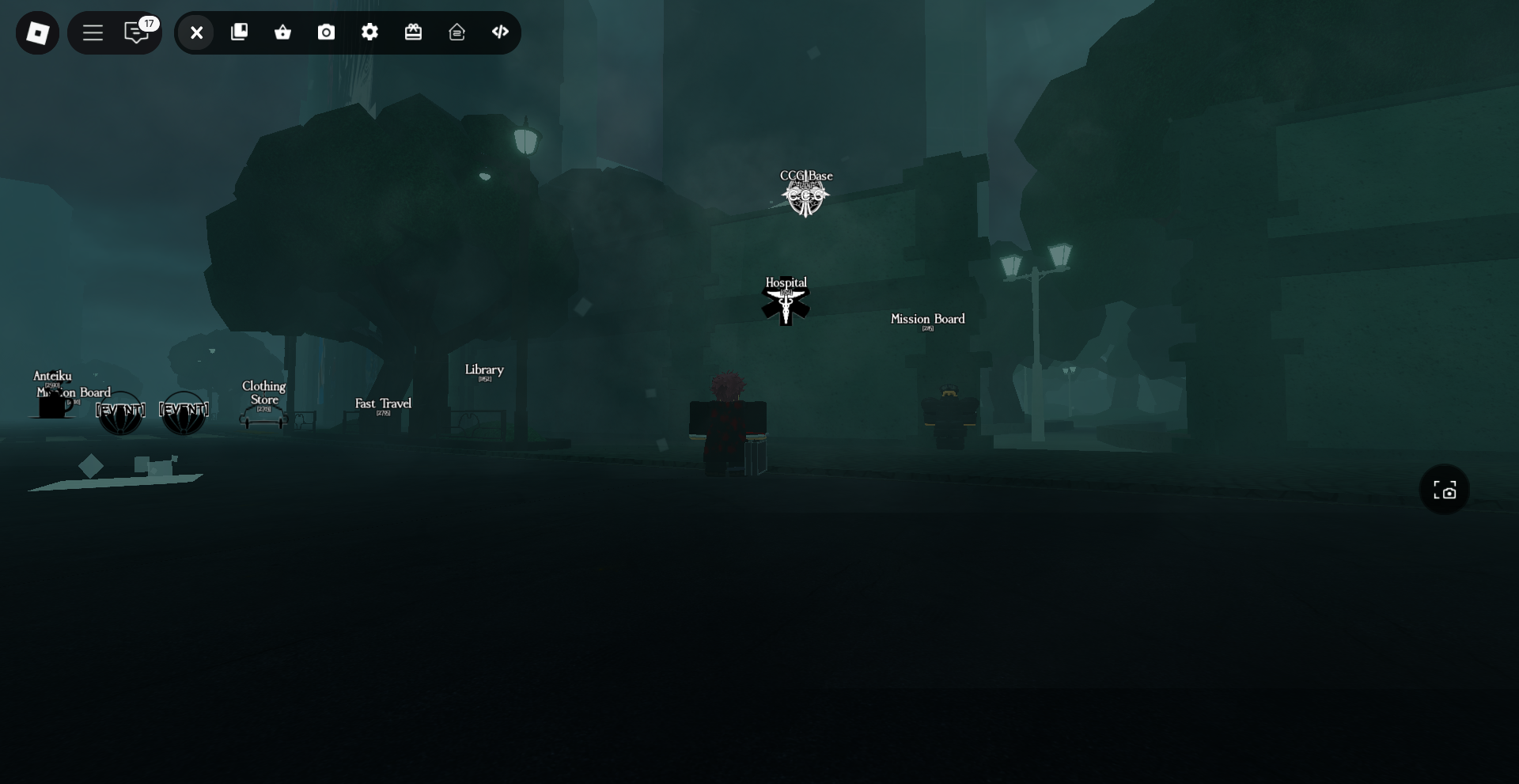Click the exit-to-home icon in the toolbar

coord(456,32)
